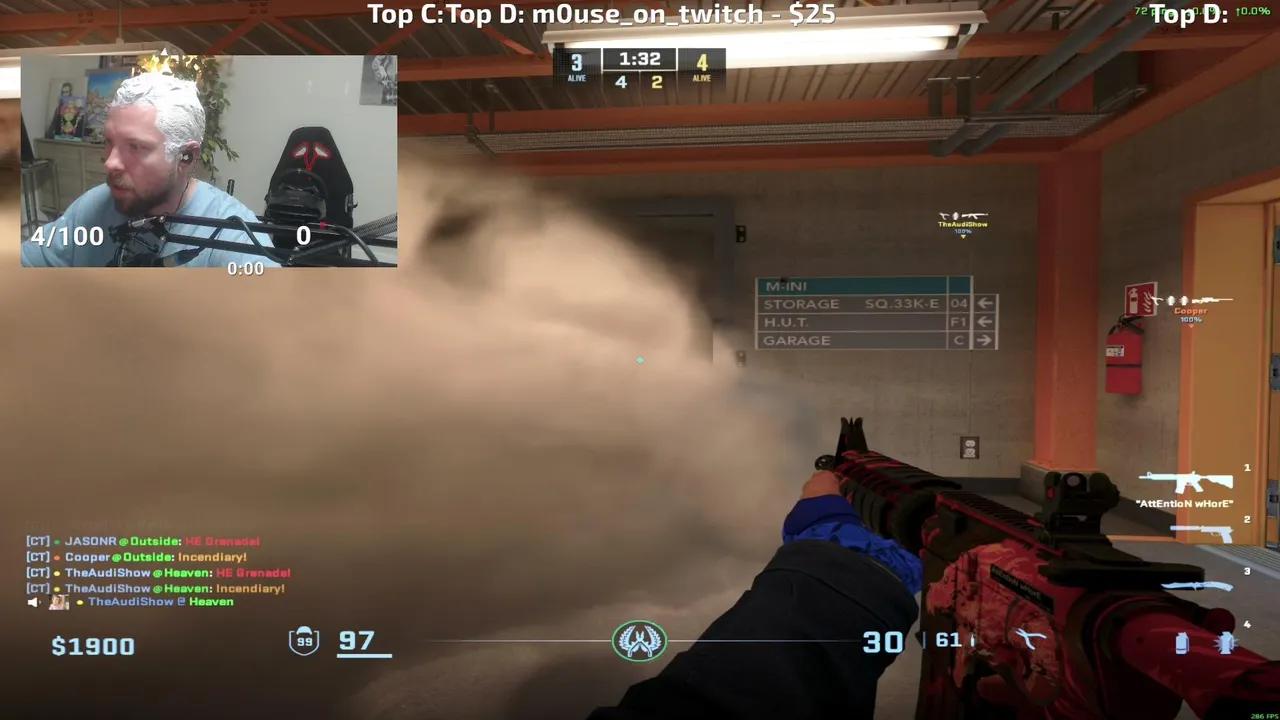Click the $1900 money counter
1280x720 pixels.
[x=92, y=645]
